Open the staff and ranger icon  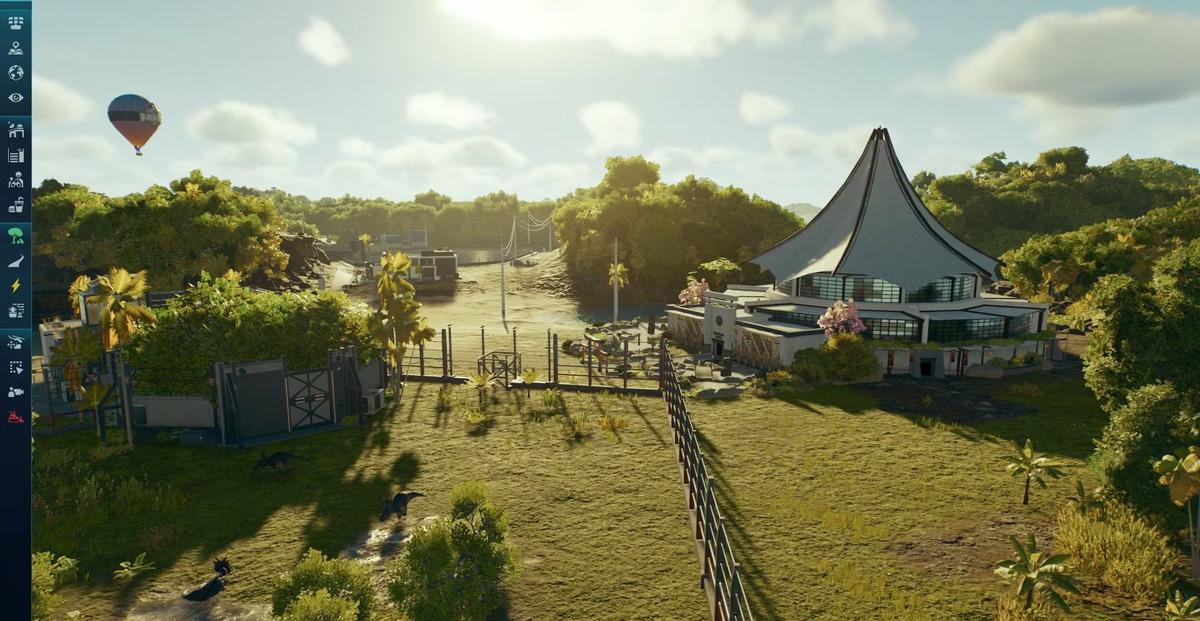(x=15, y=180)
